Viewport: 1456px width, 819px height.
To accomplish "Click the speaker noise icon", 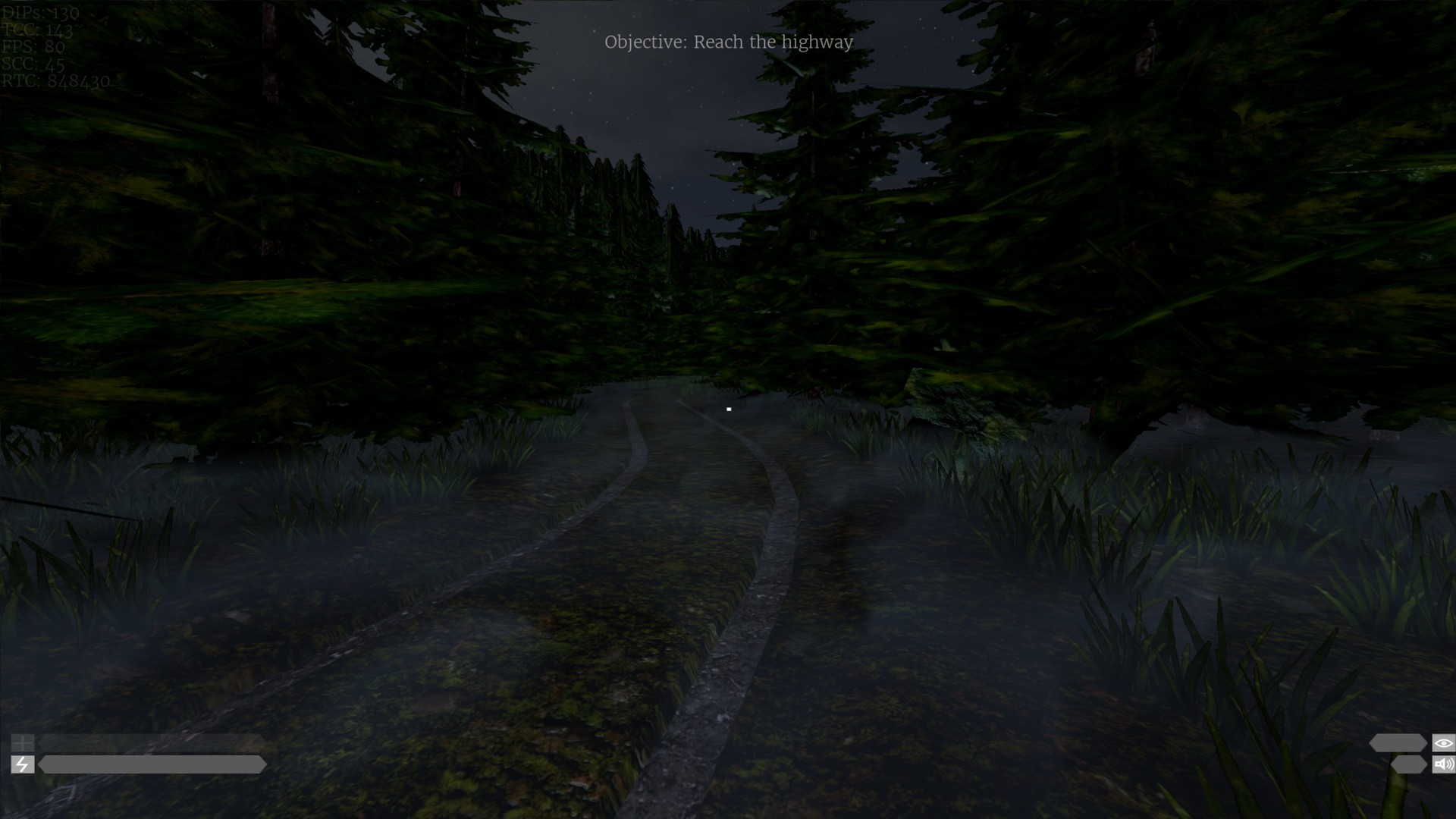I will (x=1443, y=764).
